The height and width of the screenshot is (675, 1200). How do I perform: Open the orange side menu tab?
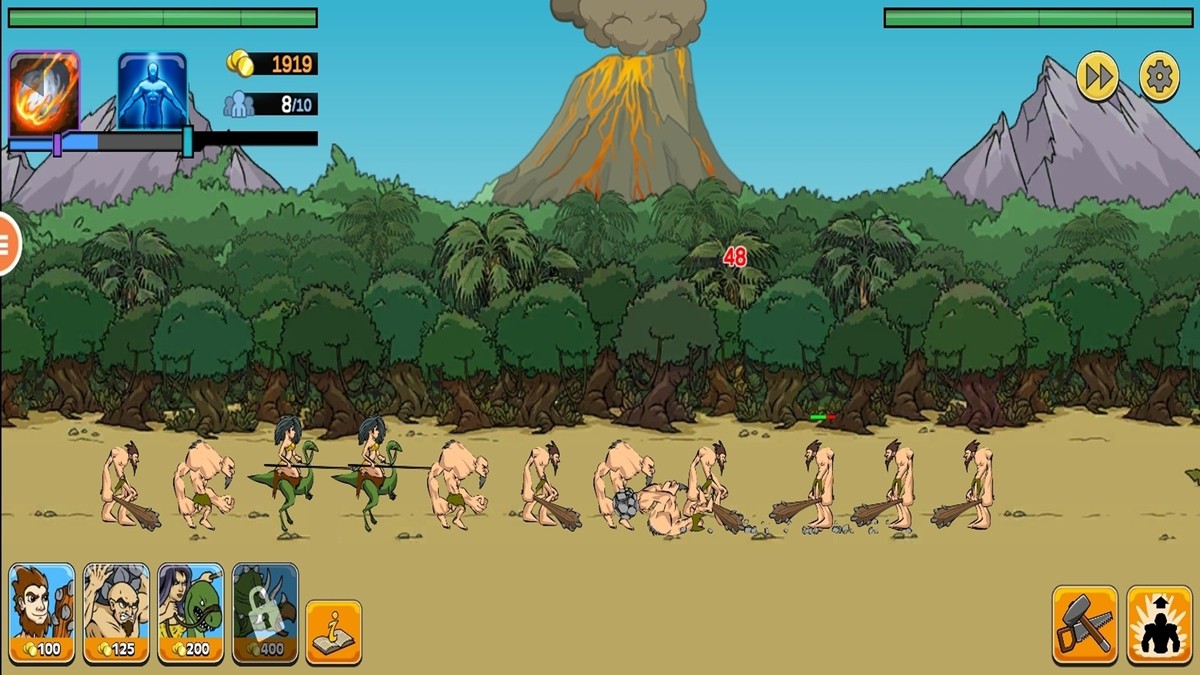(8, 243)
